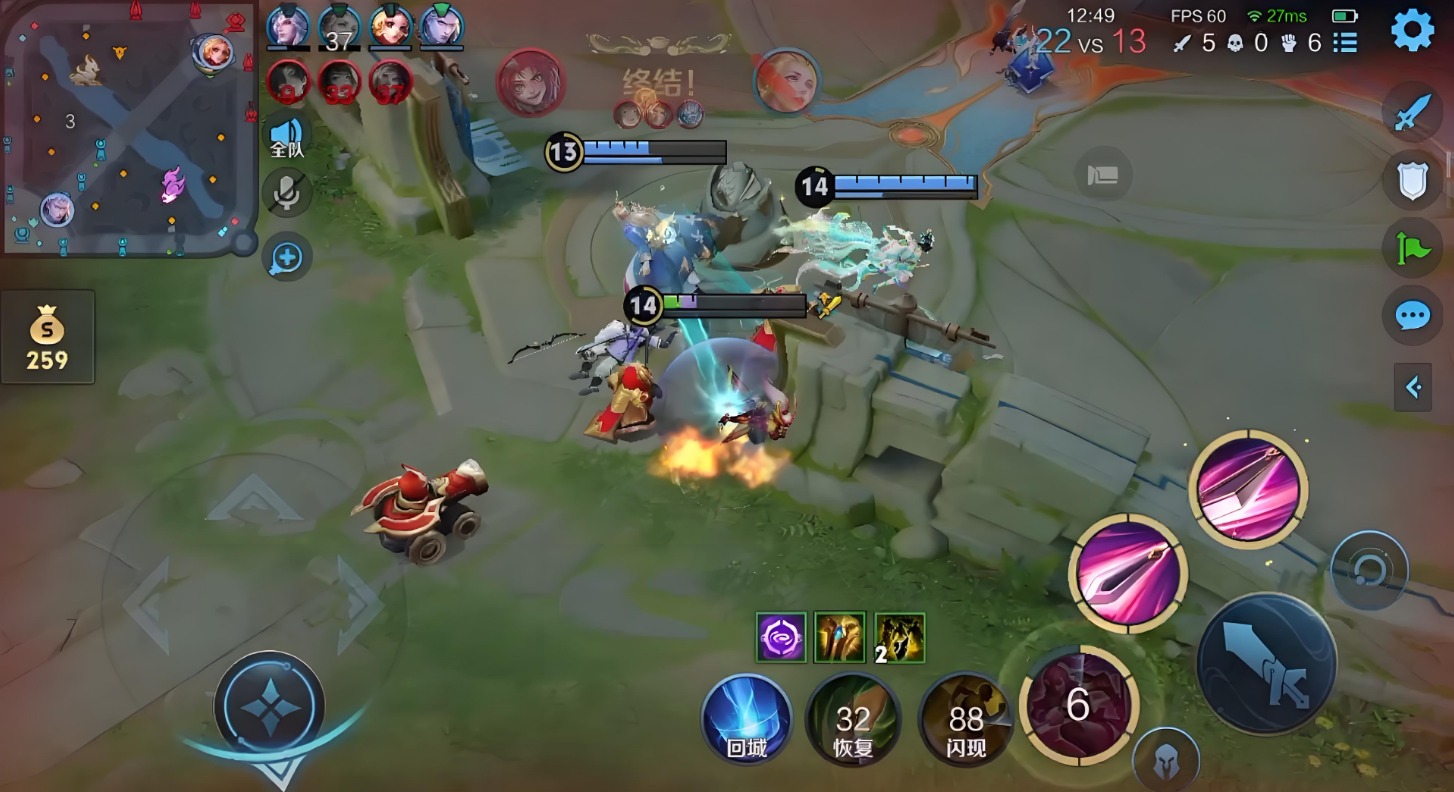This screenshot has width=1454, height=792.
Task: Hit the sword basic attack button
Action: coord(1267,663)
